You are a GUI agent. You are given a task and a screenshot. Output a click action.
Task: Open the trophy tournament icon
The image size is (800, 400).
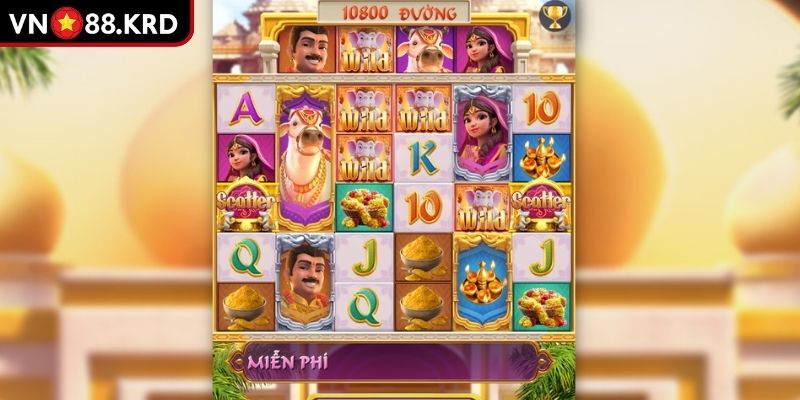tap(552, 15)
